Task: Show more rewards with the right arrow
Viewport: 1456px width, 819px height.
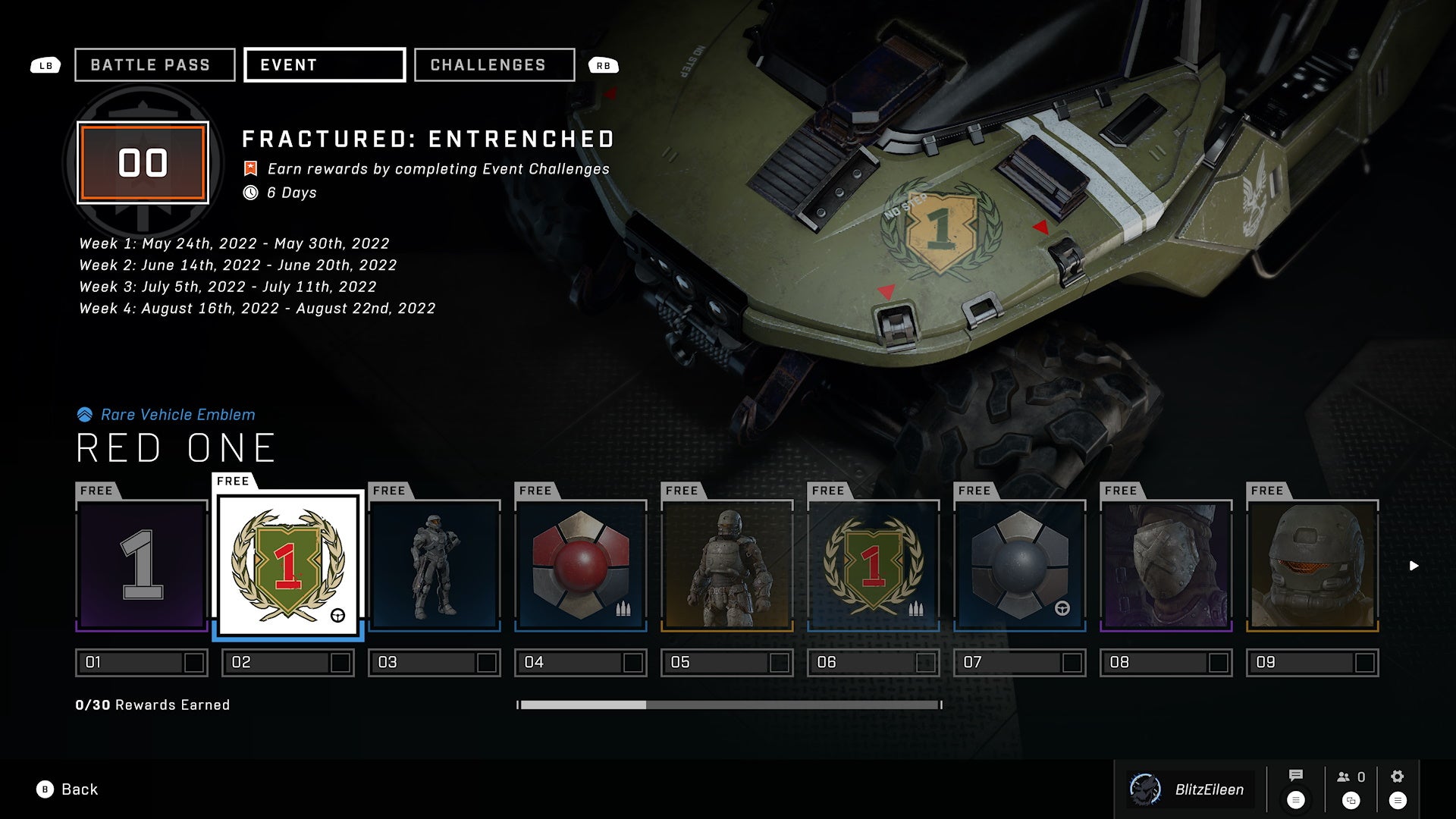Action: pos(1414,566)
